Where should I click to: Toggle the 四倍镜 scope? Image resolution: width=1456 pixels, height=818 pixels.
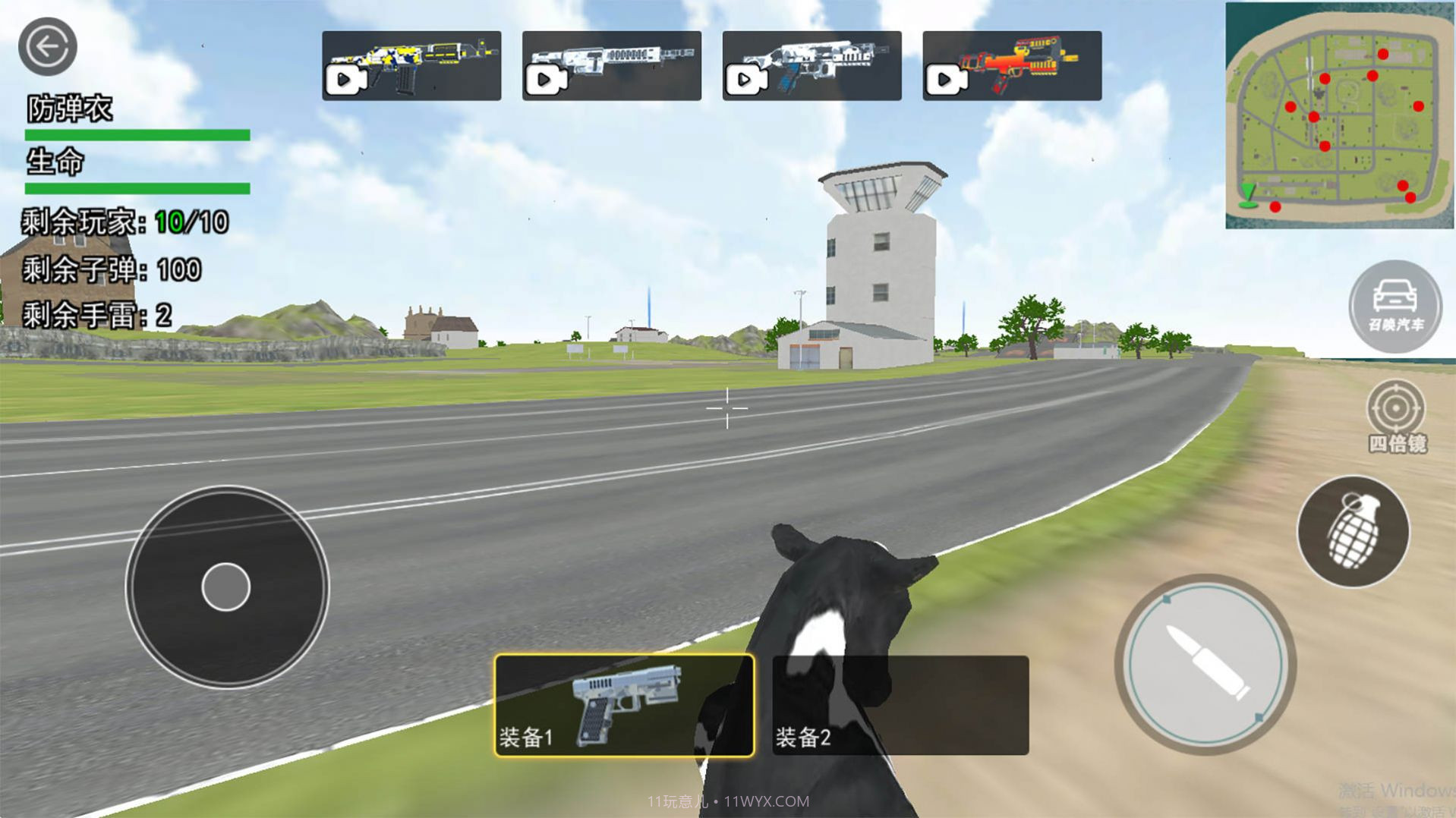click(1396, 416)
